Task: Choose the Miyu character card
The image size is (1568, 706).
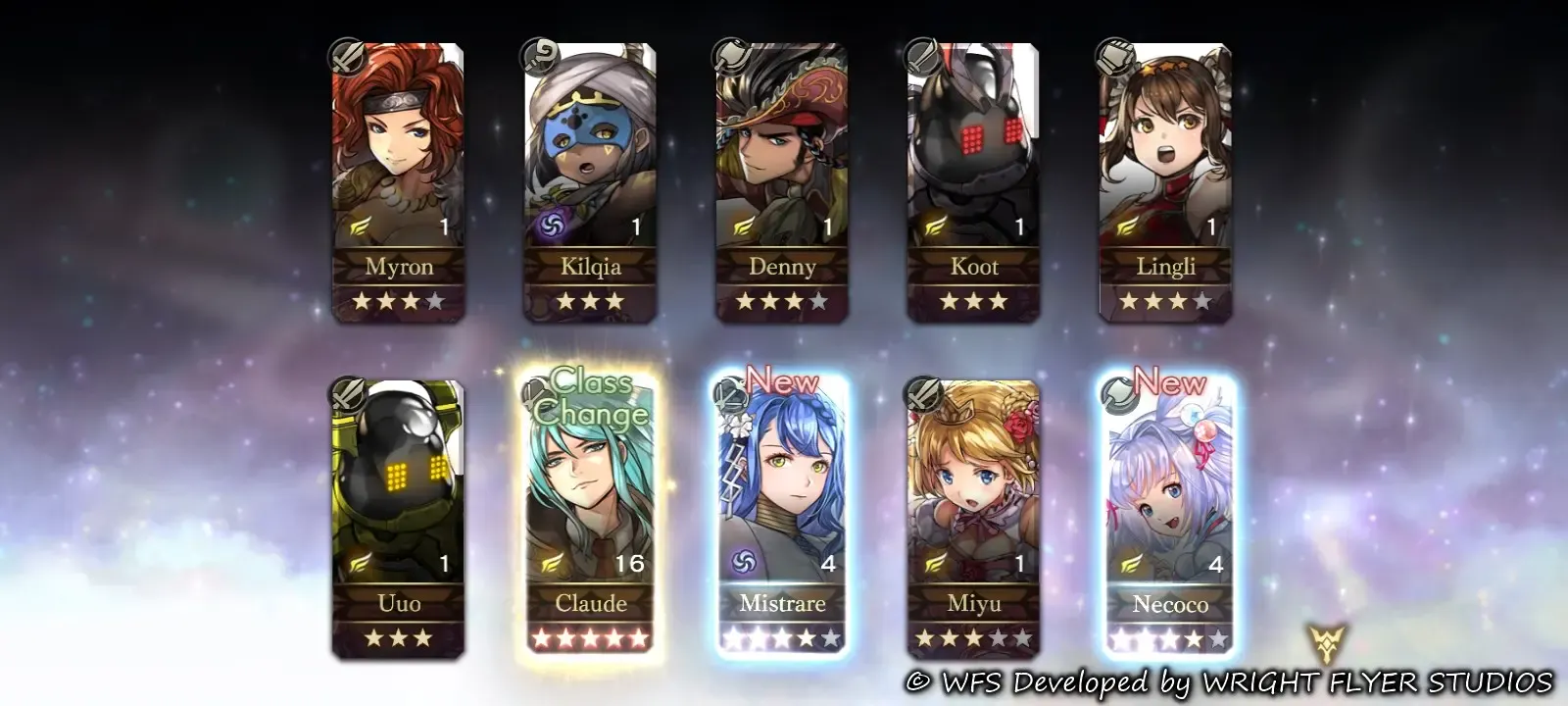Action: [x=973, y=520]
